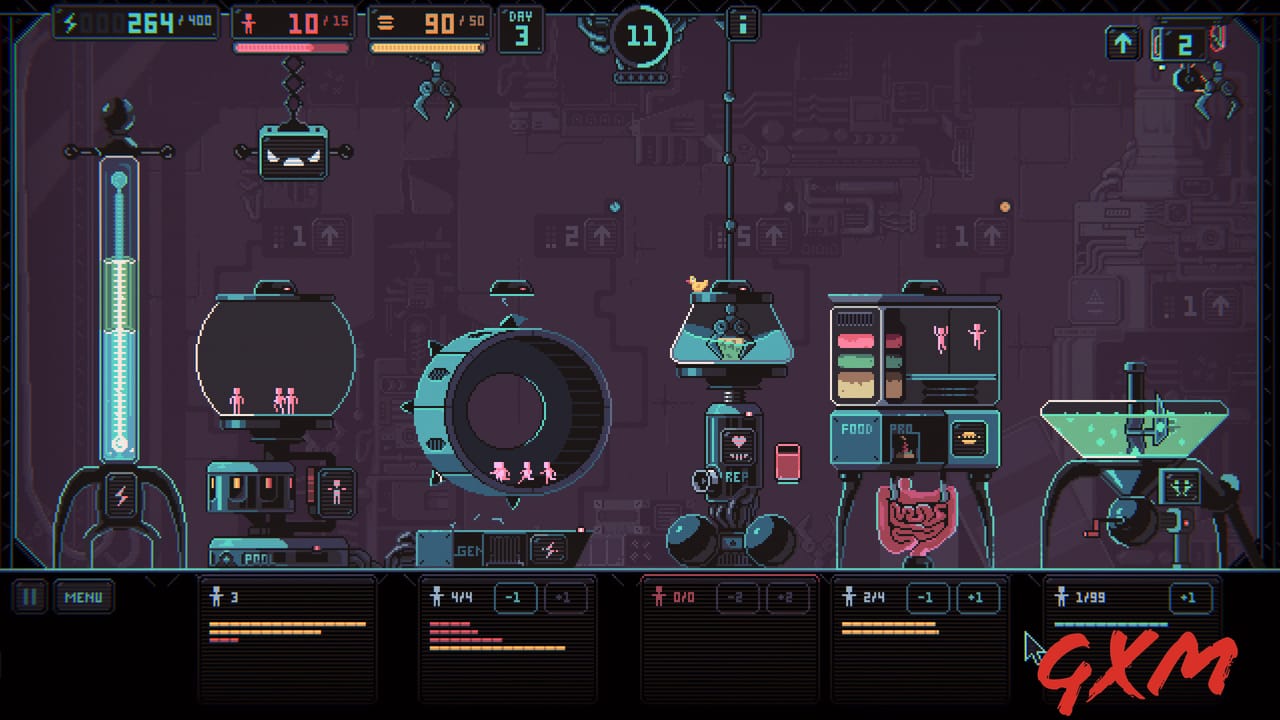1280x720 pixels.
Task: Decrease workers with -1 on the 4/4 panel
Action: pos(515,597)
